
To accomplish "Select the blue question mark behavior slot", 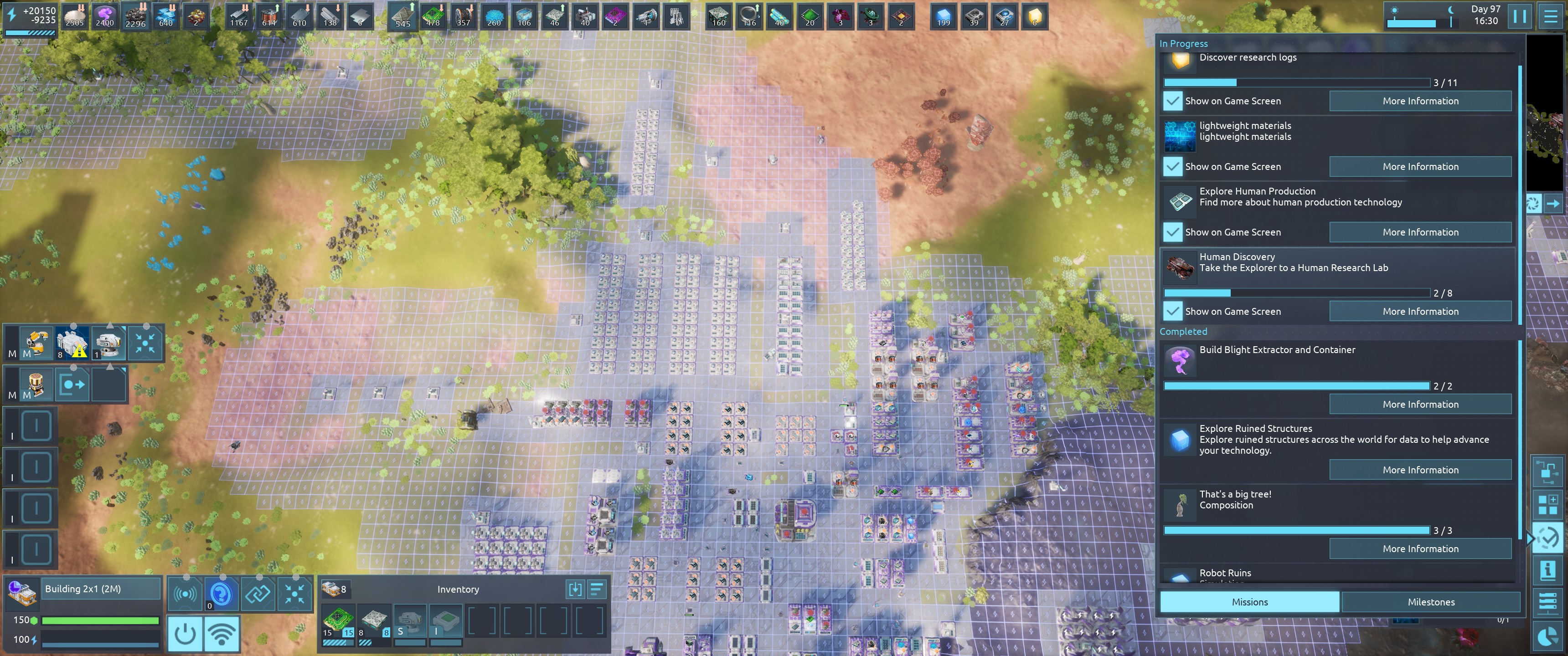I will point(221,593).
